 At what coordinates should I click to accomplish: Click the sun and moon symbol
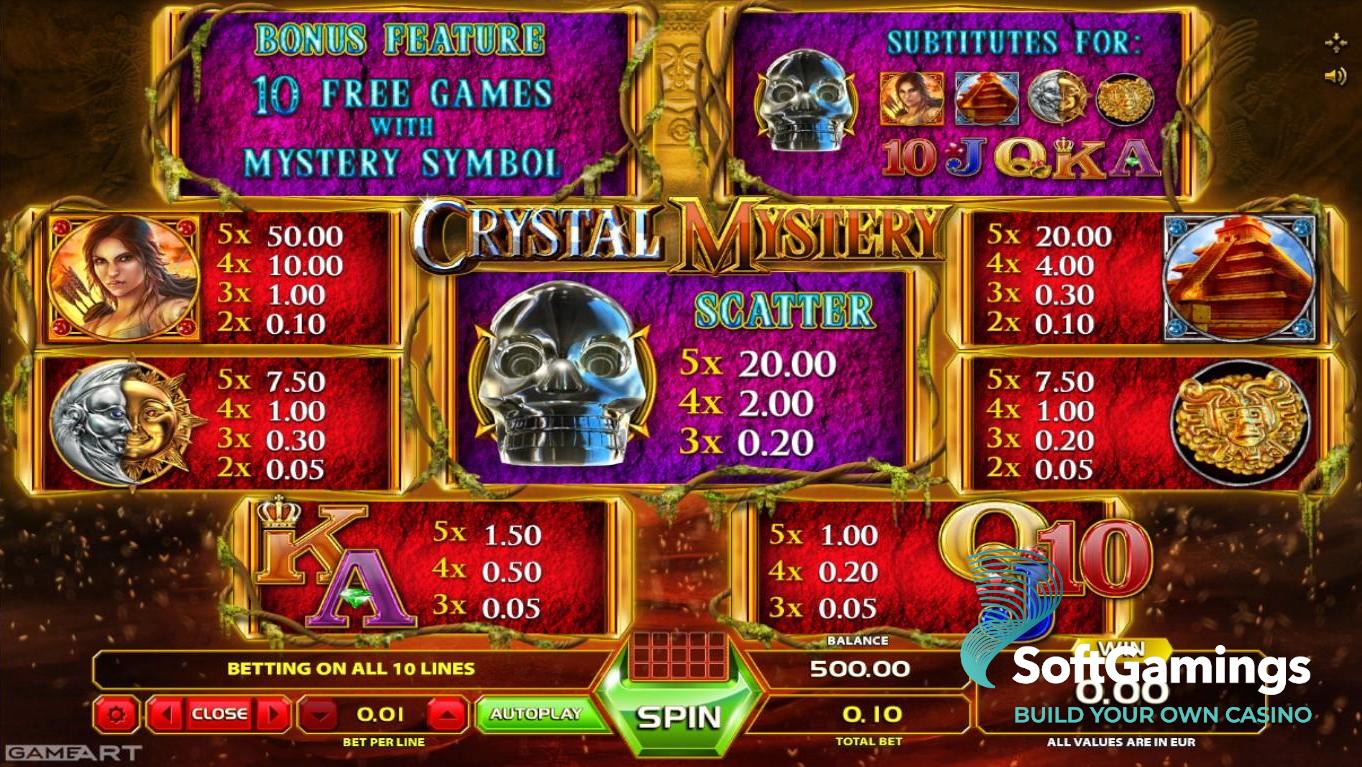pyautogui.click(x=123, y=420)
